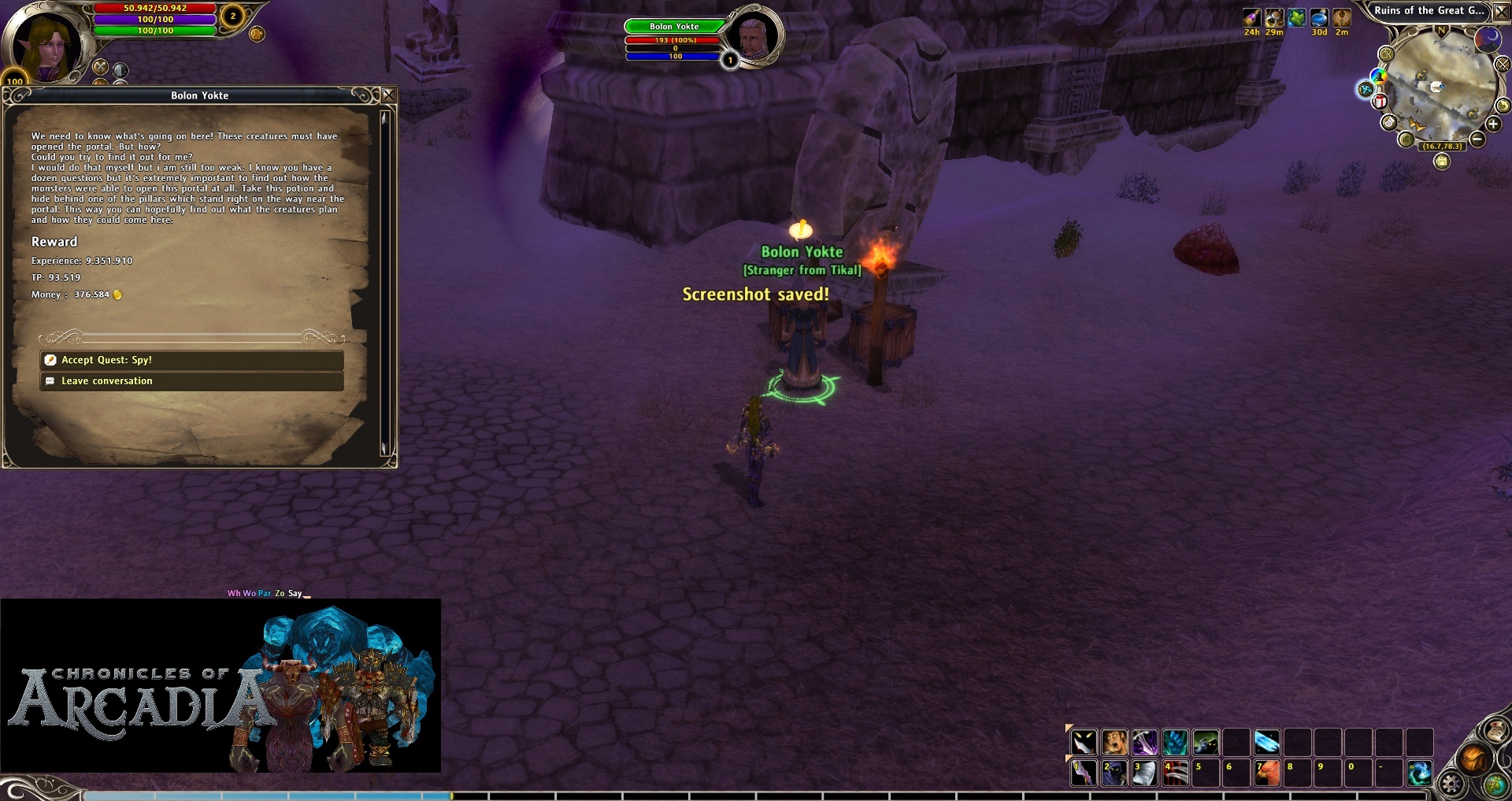Click the add party member icon
The image size is (1512, 801).
[257, 34]
